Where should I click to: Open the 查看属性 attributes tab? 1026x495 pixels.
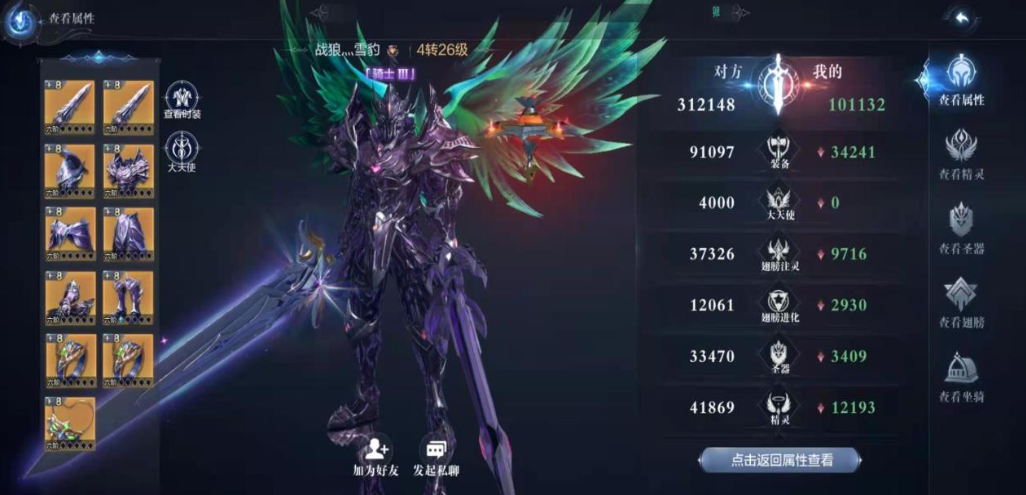[961, 79]
